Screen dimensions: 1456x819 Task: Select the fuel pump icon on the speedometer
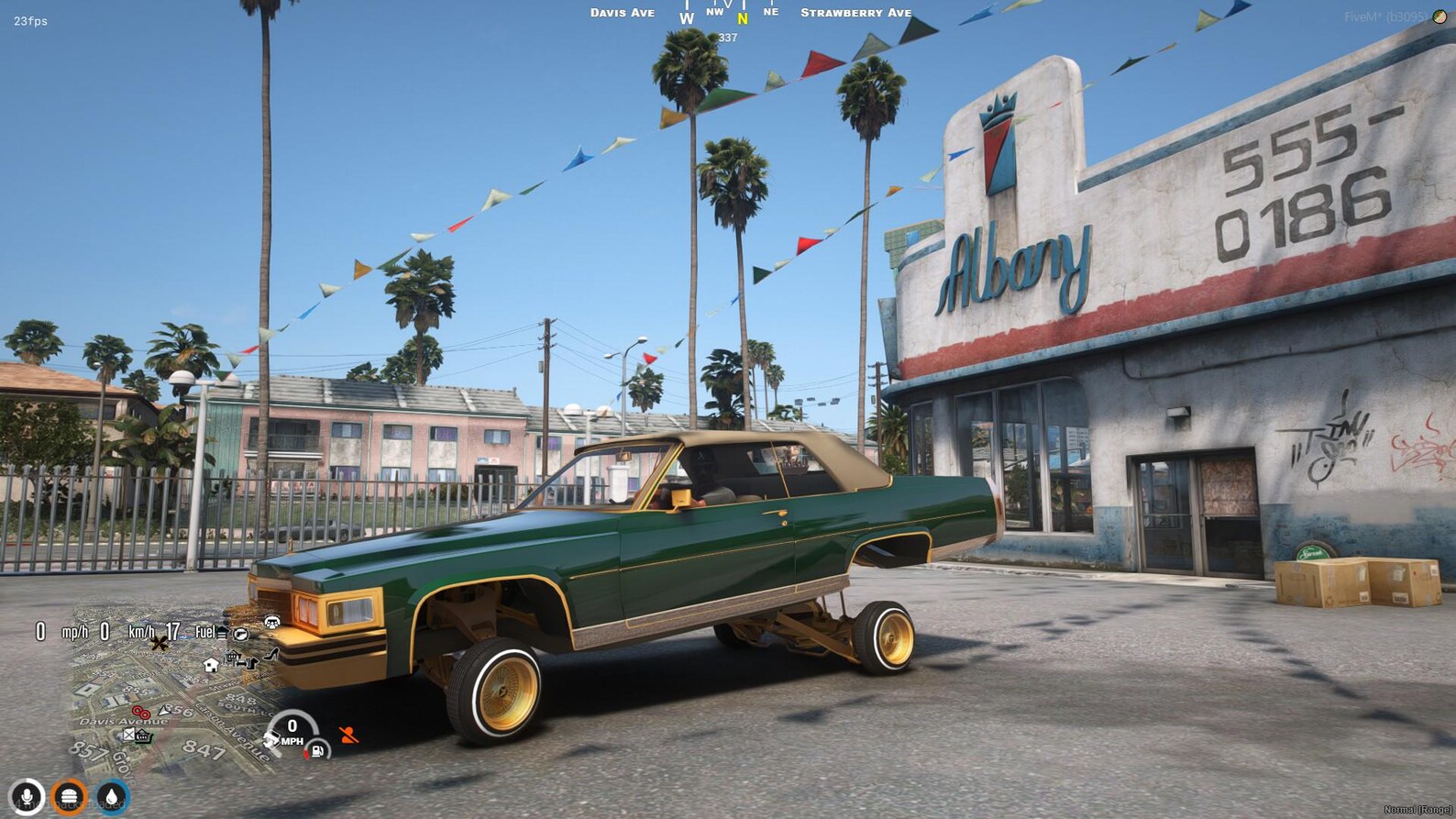(317, 751)
